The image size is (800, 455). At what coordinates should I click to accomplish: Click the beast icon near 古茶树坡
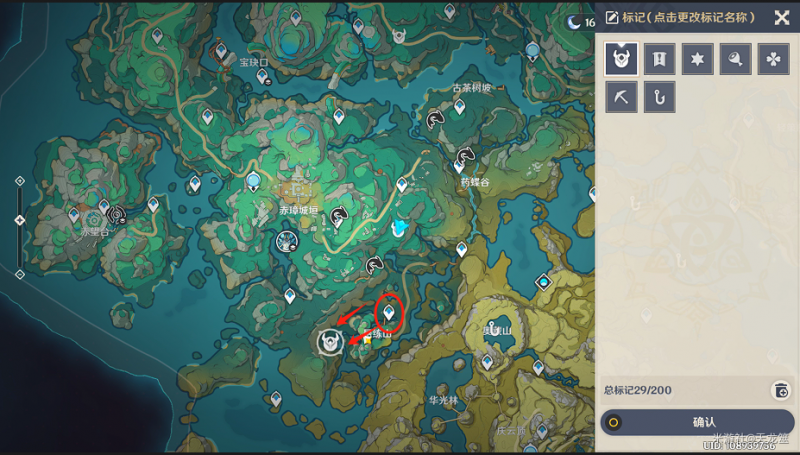click(x=435, y=120)
